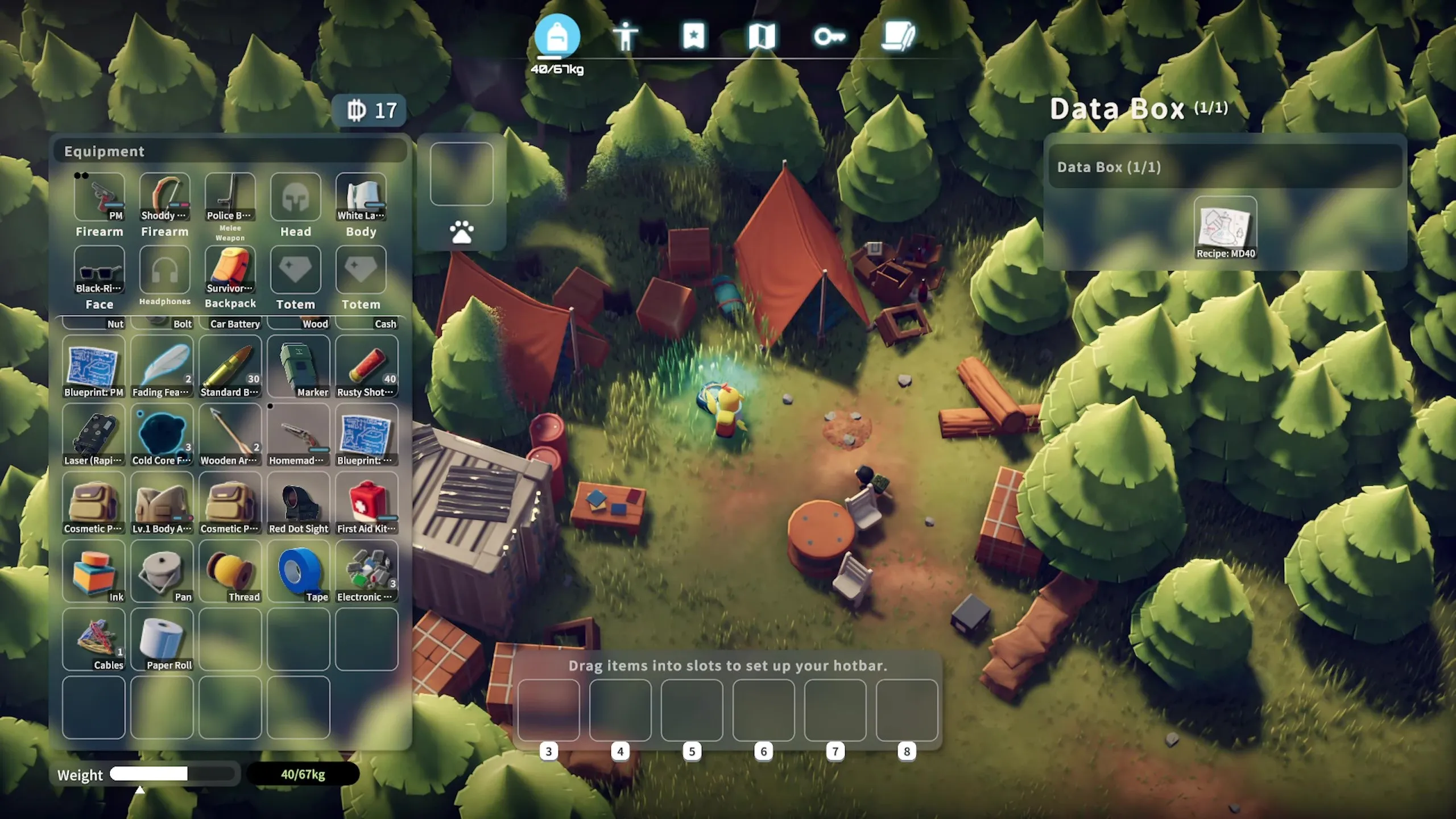
Task: Open the backpack inventory tab
Action: pyautogui.click(x=557, y=36)
